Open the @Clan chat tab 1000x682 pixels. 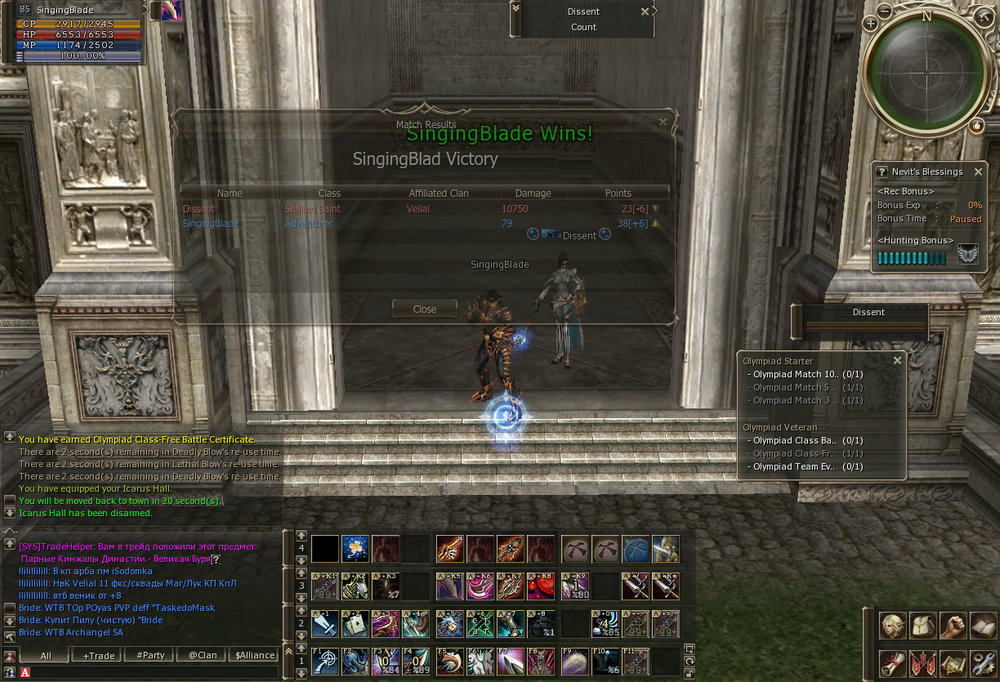coord(202,655)
